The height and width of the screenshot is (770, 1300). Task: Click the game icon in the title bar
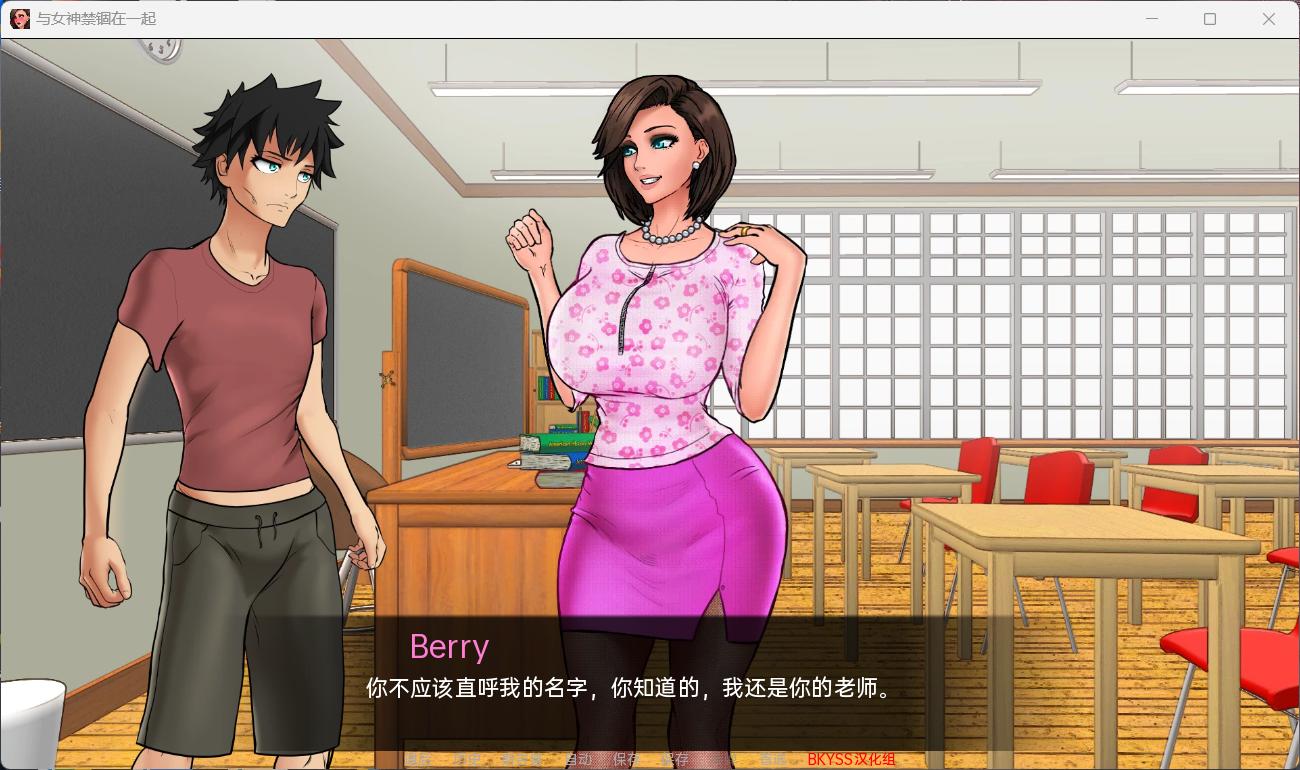click(18, 19)
